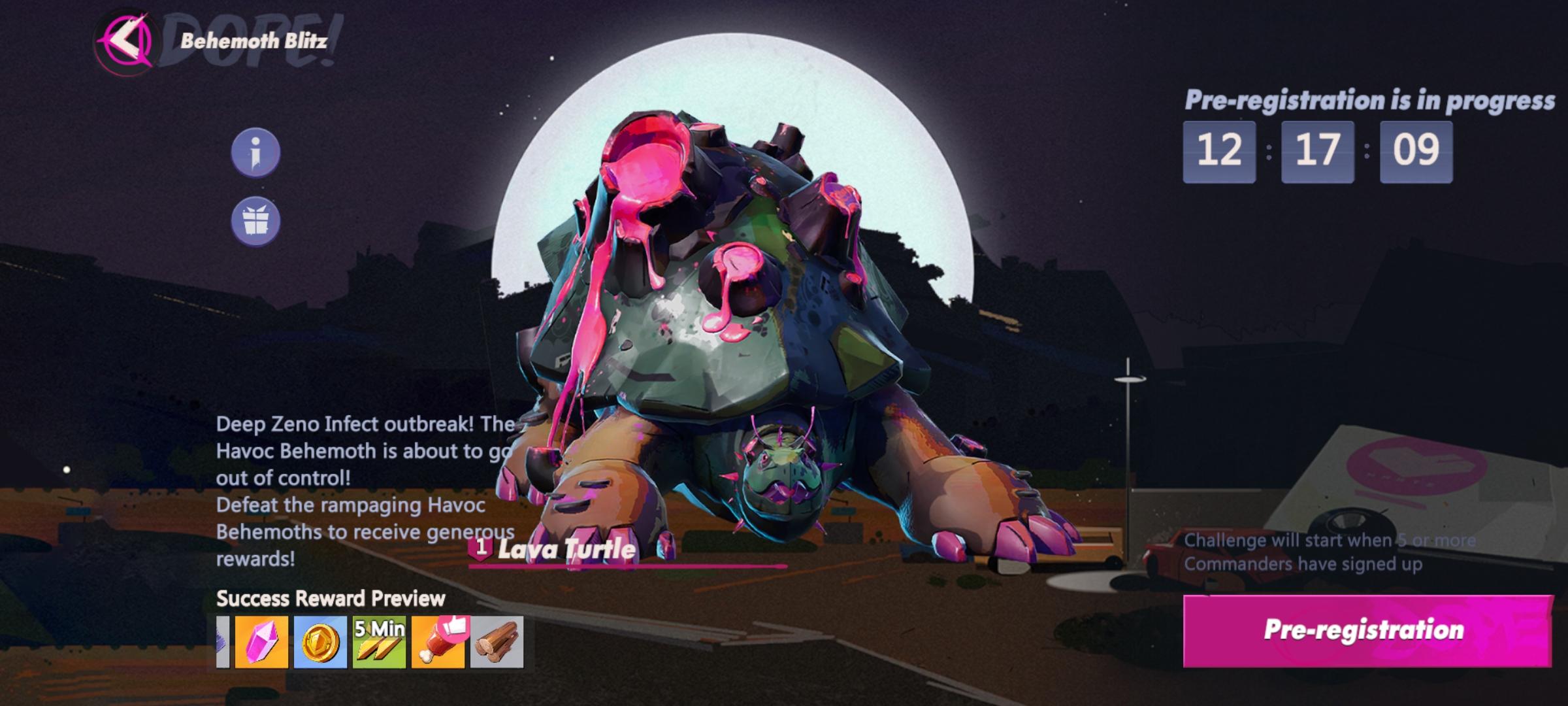
Task: Select the pink crystal reward
Action: 261,642
